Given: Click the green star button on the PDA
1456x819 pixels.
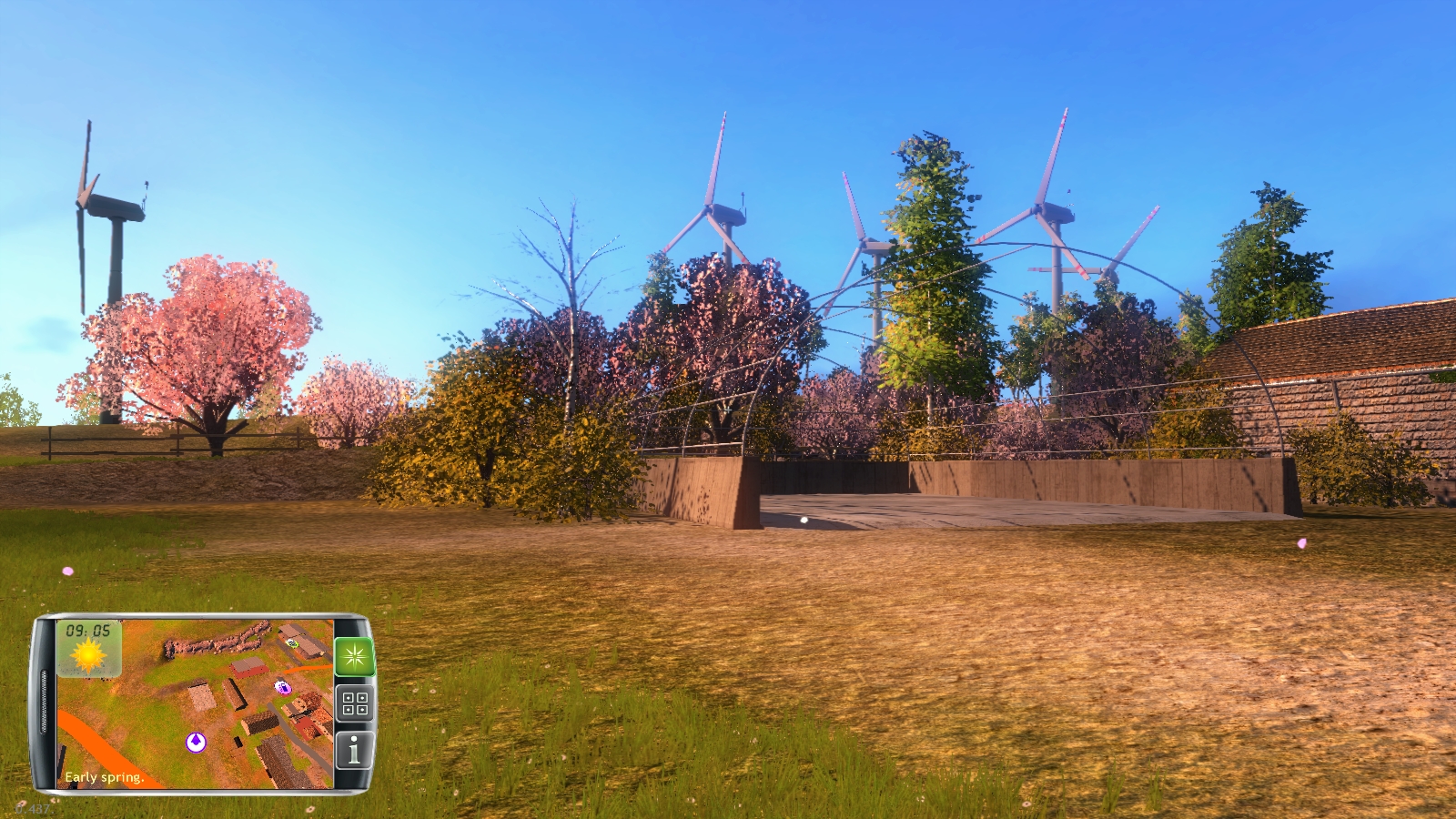Looking at the screenshot, I should click(354, 656).
